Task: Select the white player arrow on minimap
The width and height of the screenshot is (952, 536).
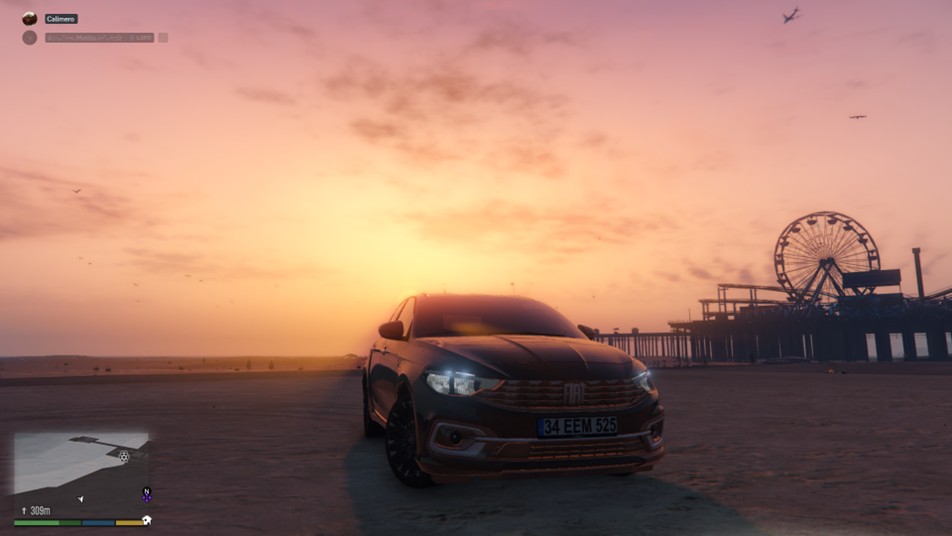Action: (x=81, y=498)
